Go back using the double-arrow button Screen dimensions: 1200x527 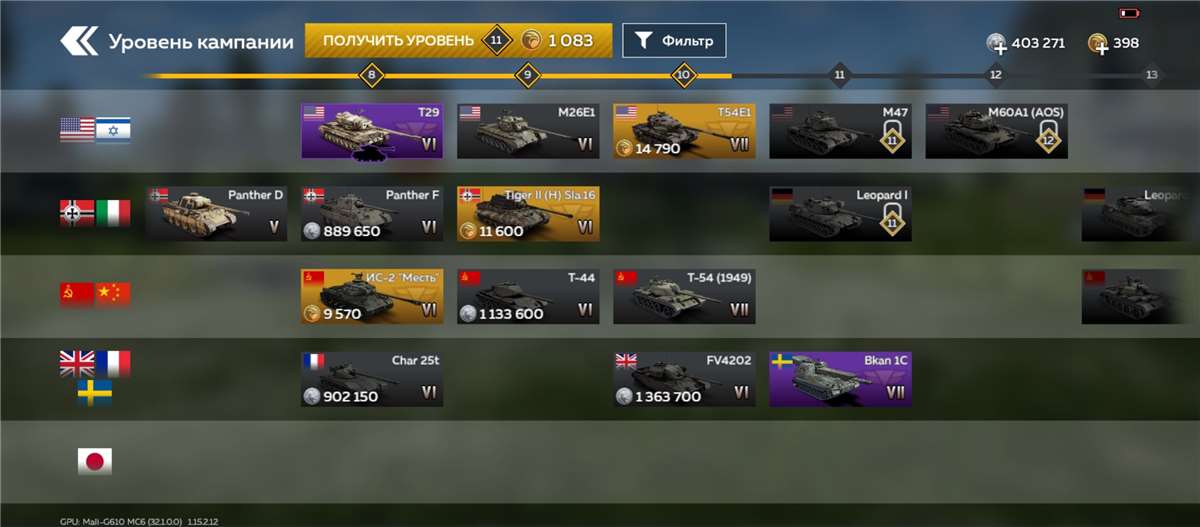click(x=79, y=41)
